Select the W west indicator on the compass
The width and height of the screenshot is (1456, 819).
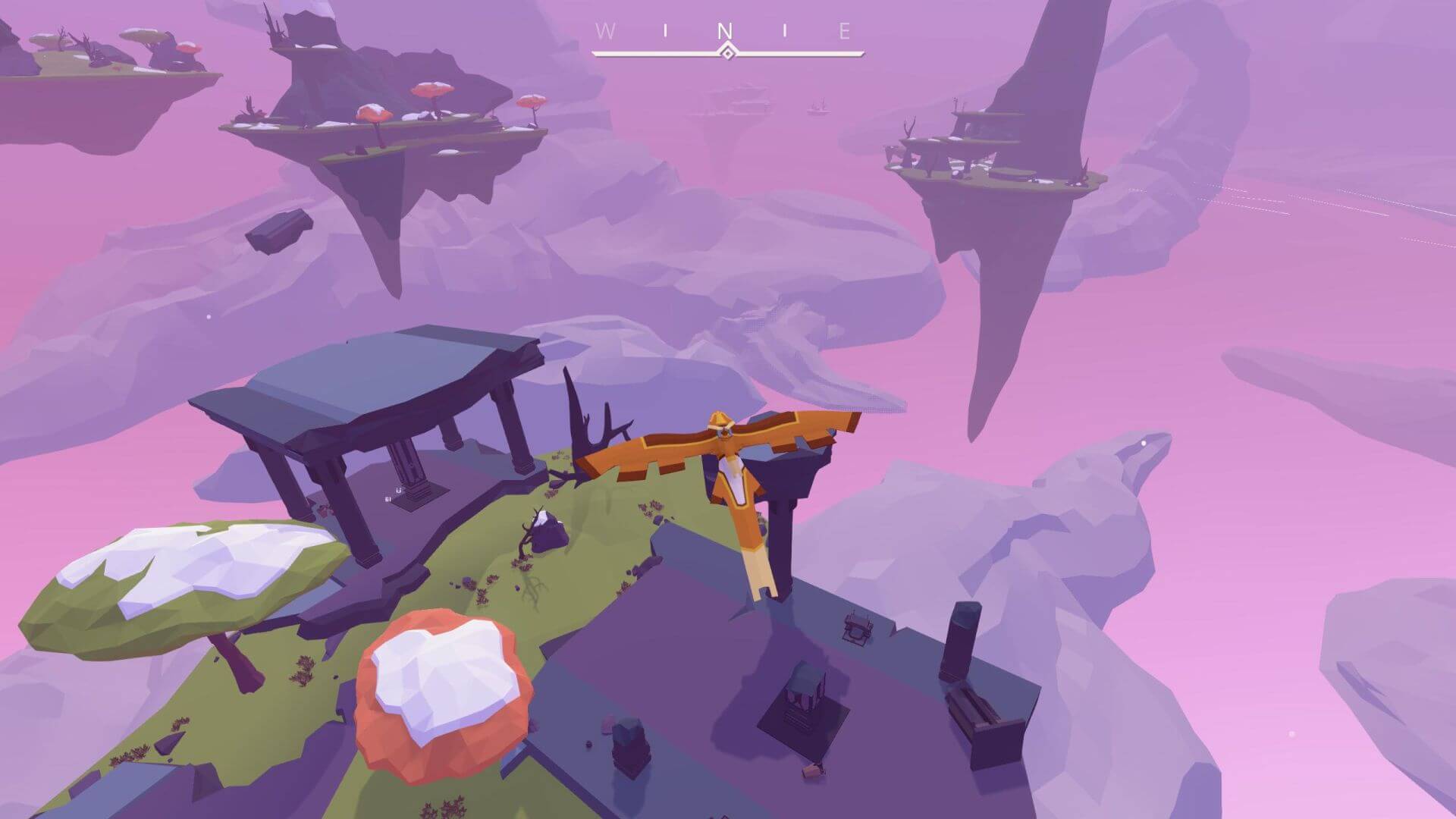[605, 31]
